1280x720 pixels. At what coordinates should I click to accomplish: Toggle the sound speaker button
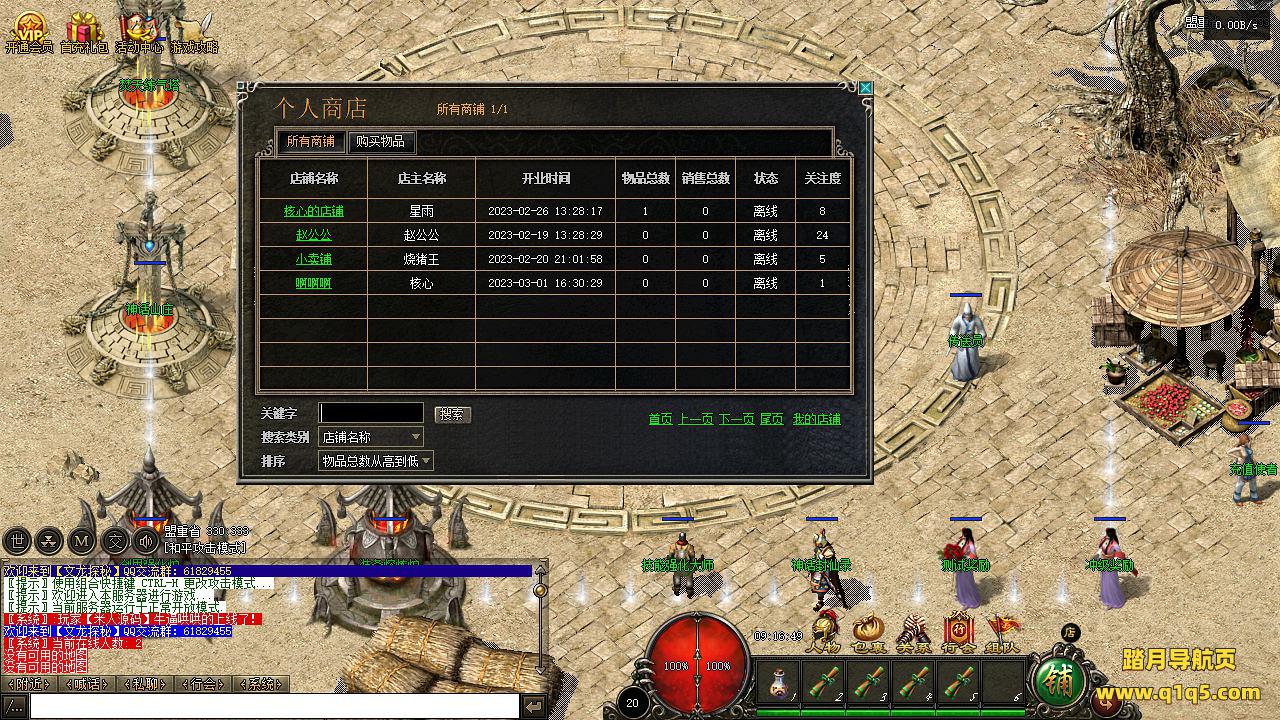tap(146, 542)
